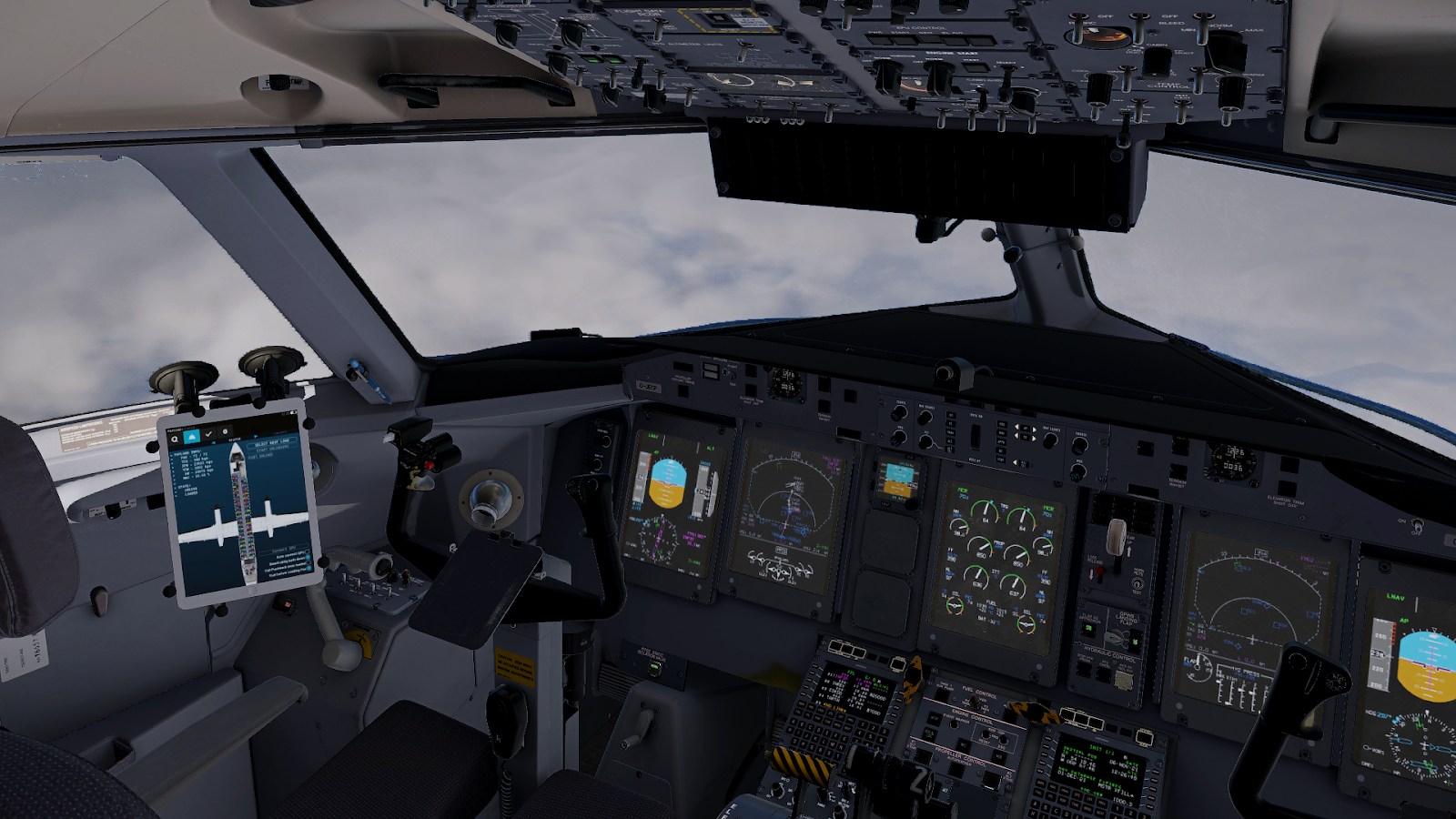
Task: Open the checkmark checklist tab on the tablet
Action: (208, 434)
